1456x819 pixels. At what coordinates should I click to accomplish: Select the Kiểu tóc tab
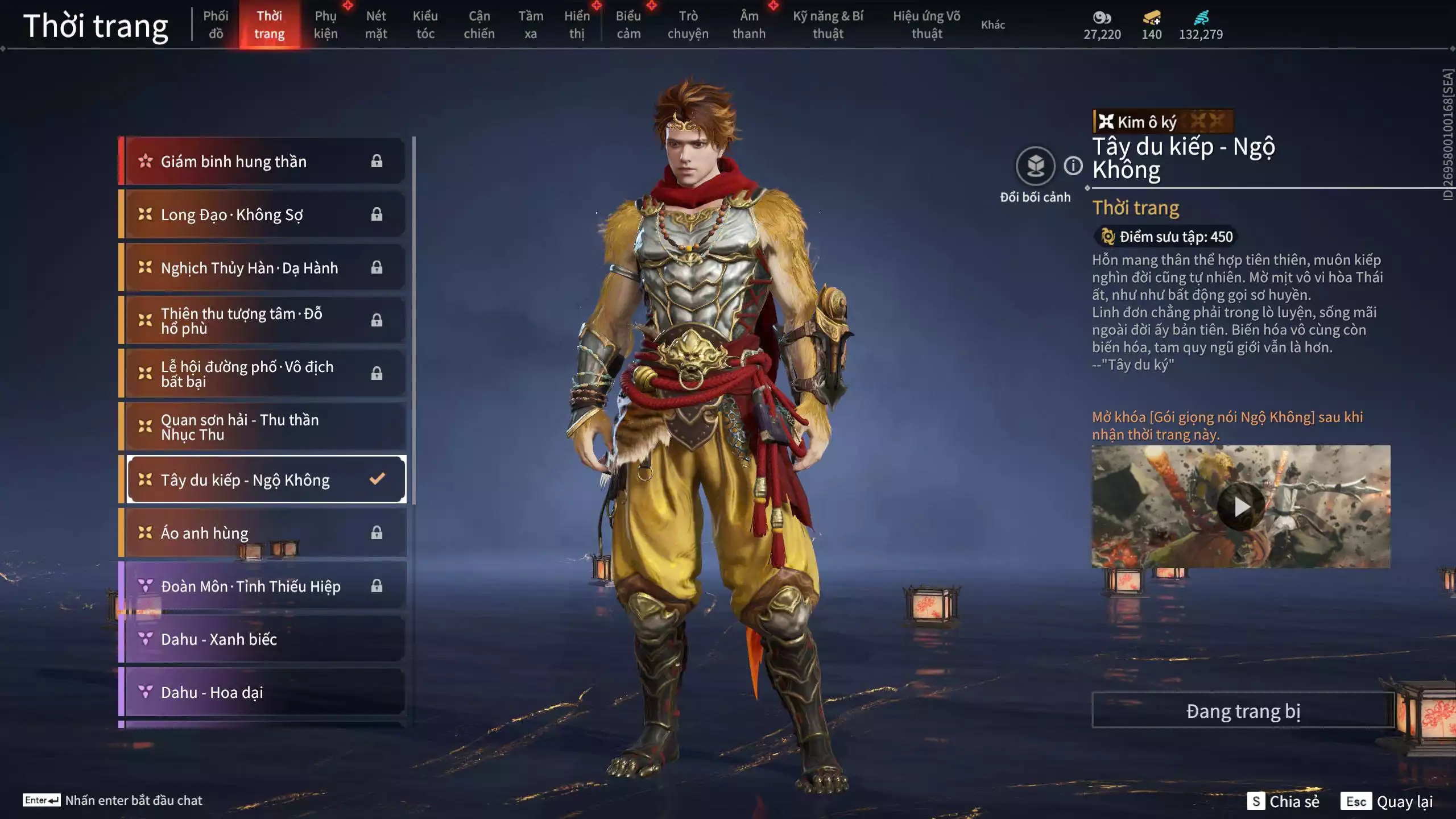tap(425, 24)
